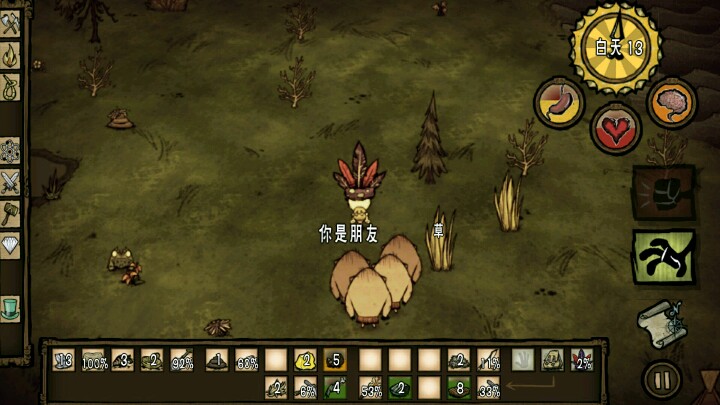
Task: Open the Survival crafting tab with rope knot
Action: click(11, 89)
